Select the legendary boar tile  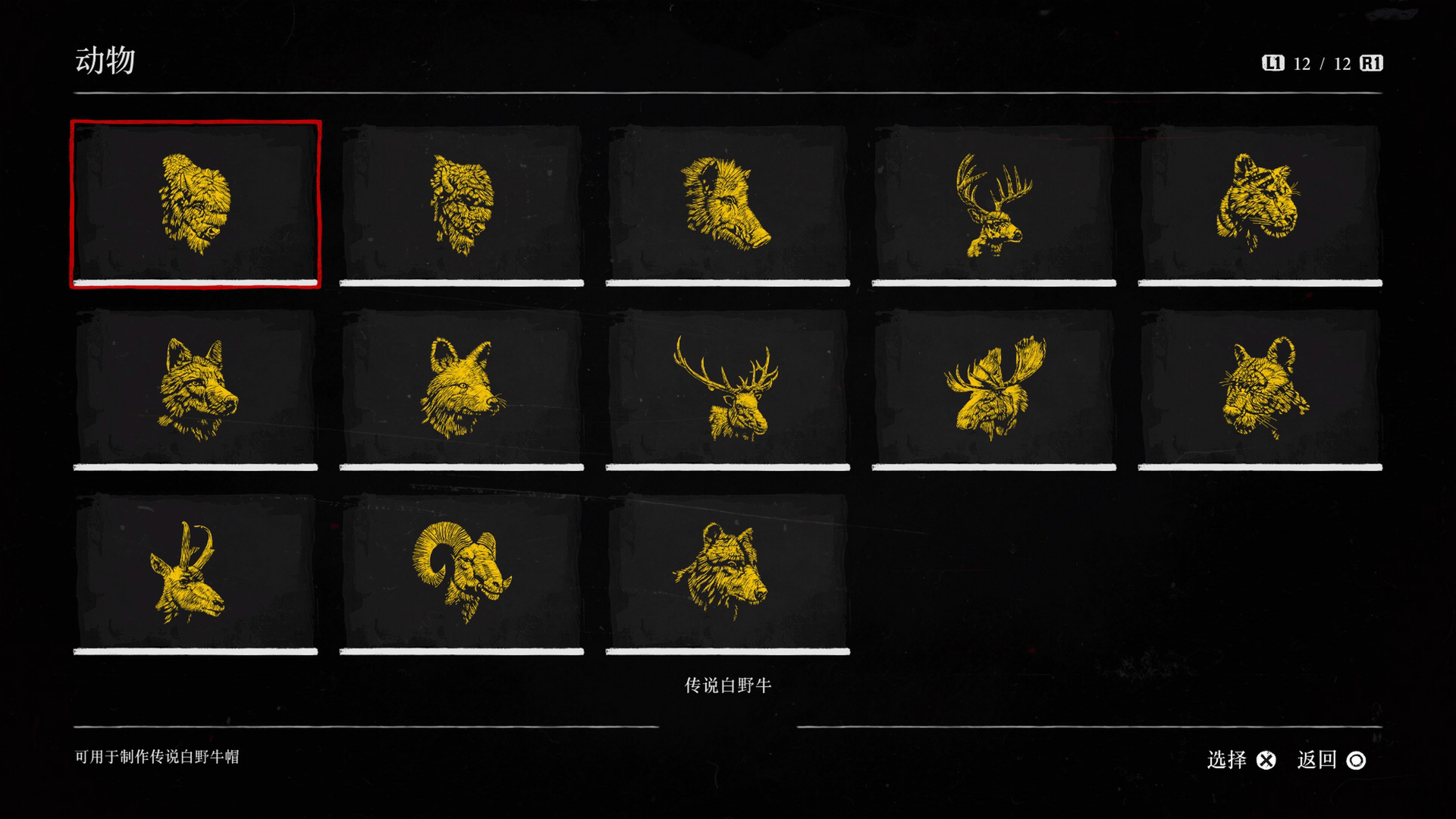727,203
